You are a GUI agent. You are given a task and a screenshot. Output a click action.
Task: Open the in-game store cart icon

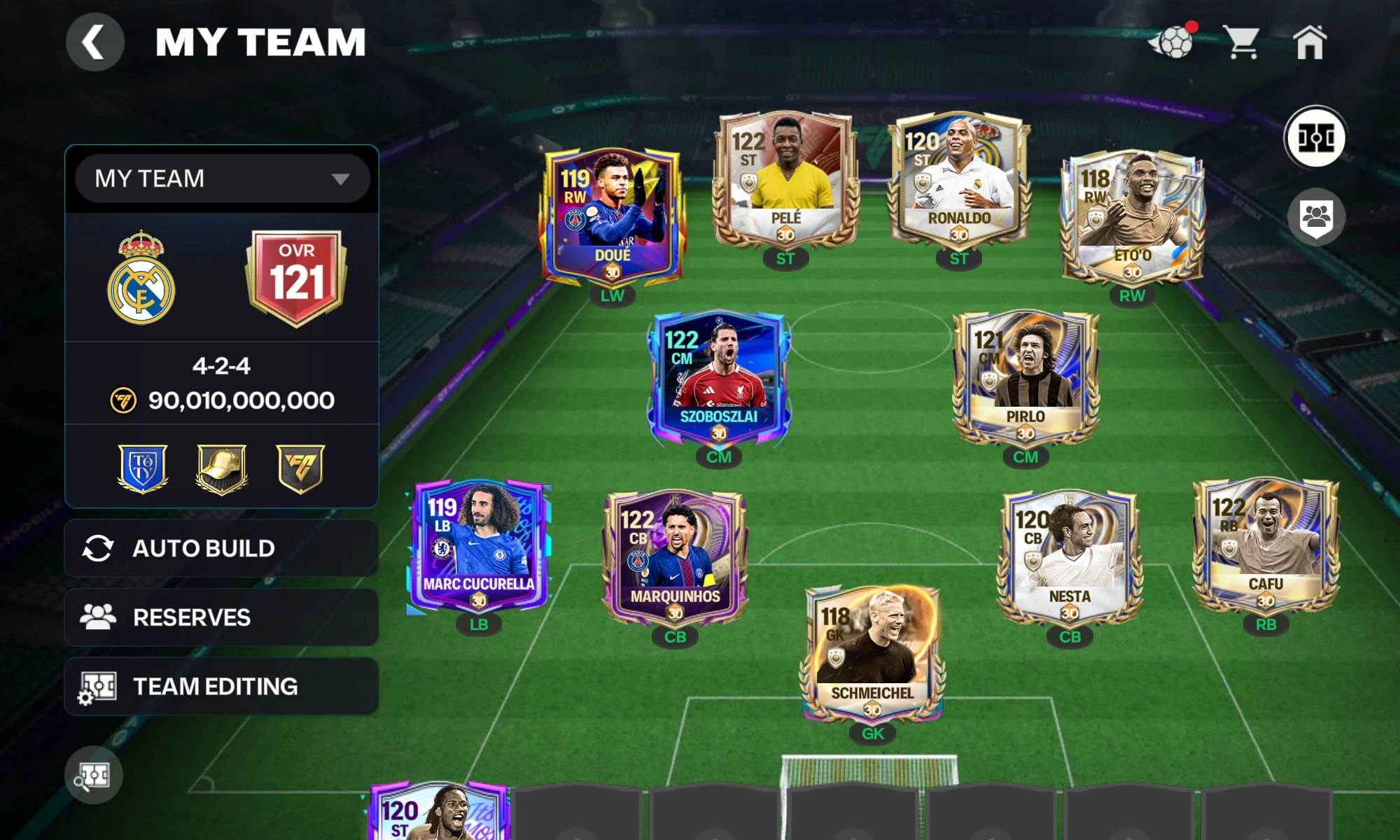pos(1242,42)
